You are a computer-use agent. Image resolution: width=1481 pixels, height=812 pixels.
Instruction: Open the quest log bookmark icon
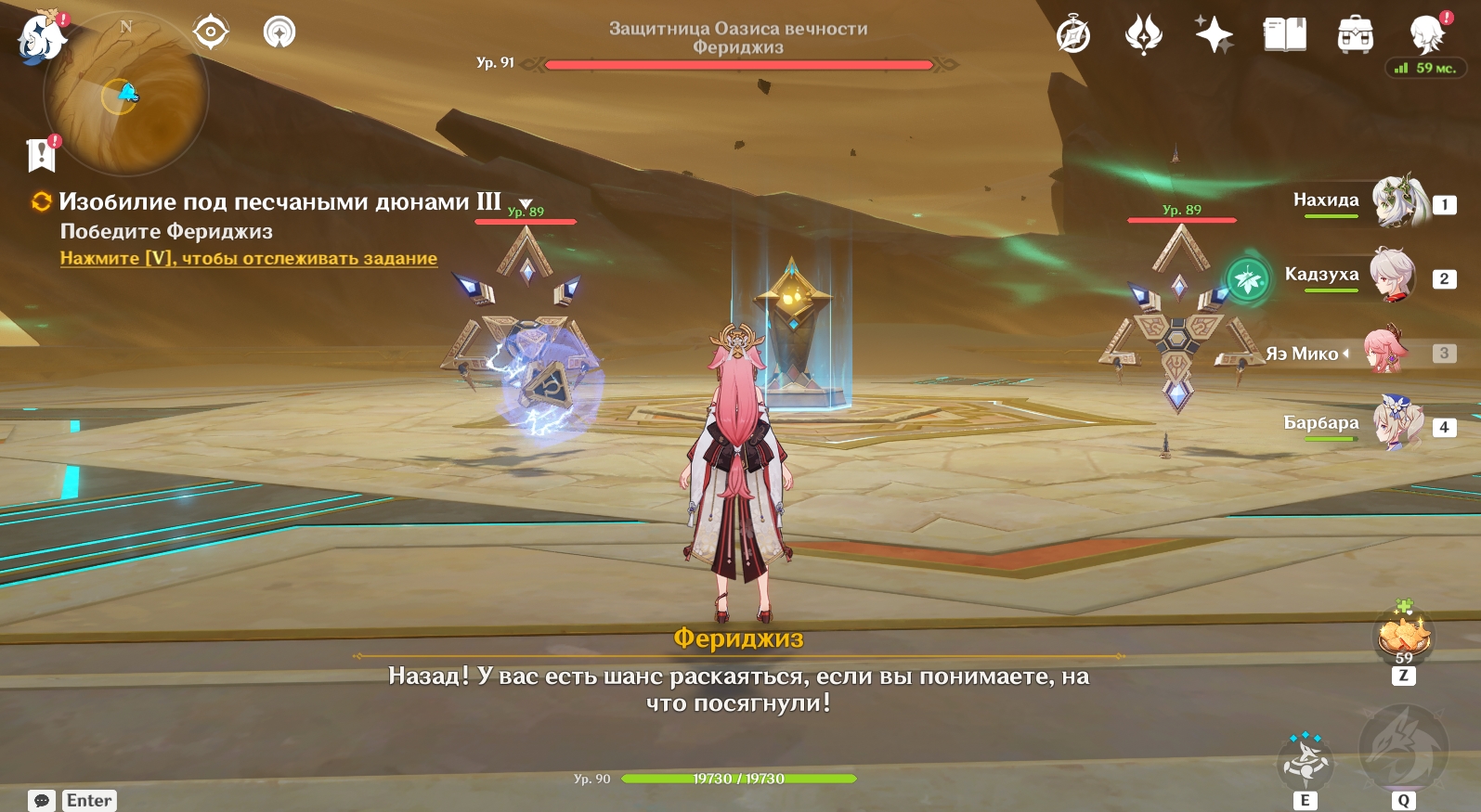[42, 155]
